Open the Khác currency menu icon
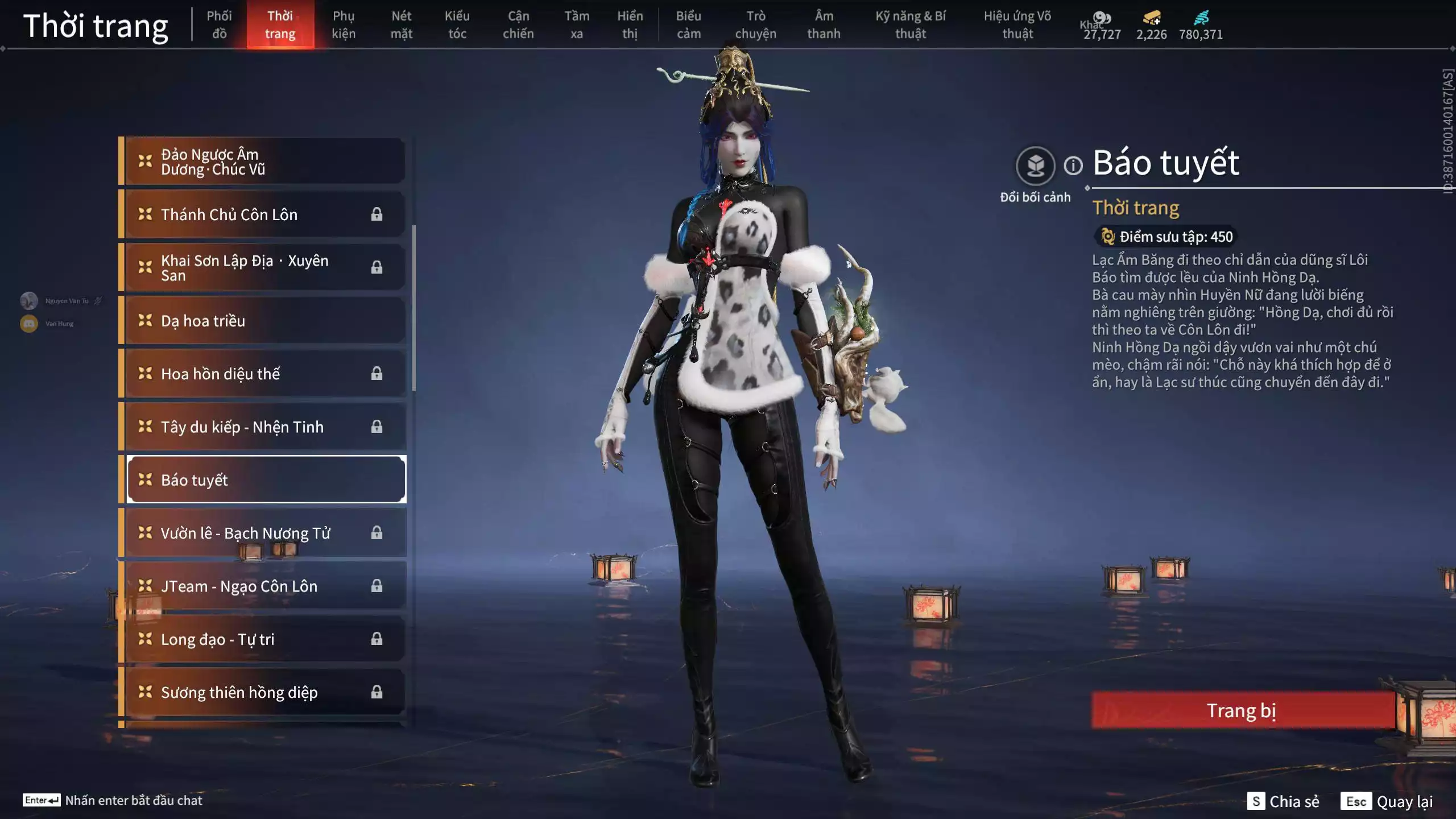This screenshot has height=819, width=1456. click(1103, 19)
